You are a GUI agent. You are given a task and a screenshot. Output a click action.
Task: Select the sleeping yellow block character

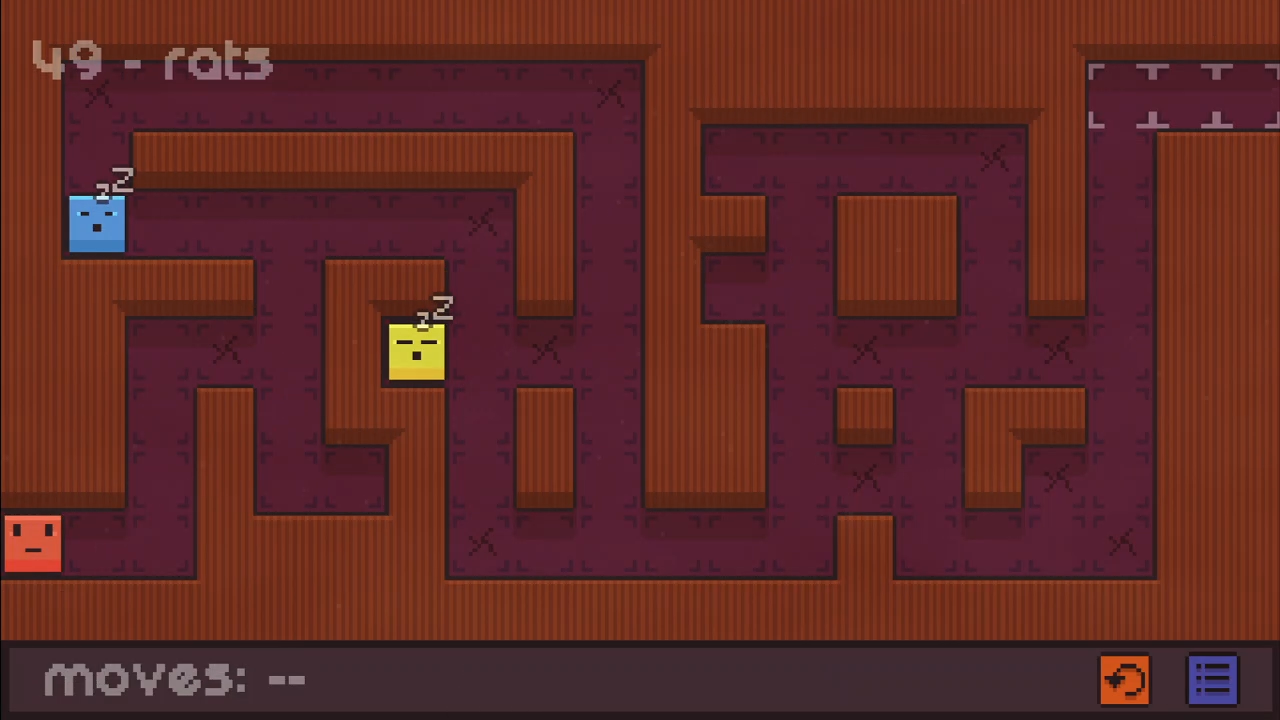[x=417, y=350]
